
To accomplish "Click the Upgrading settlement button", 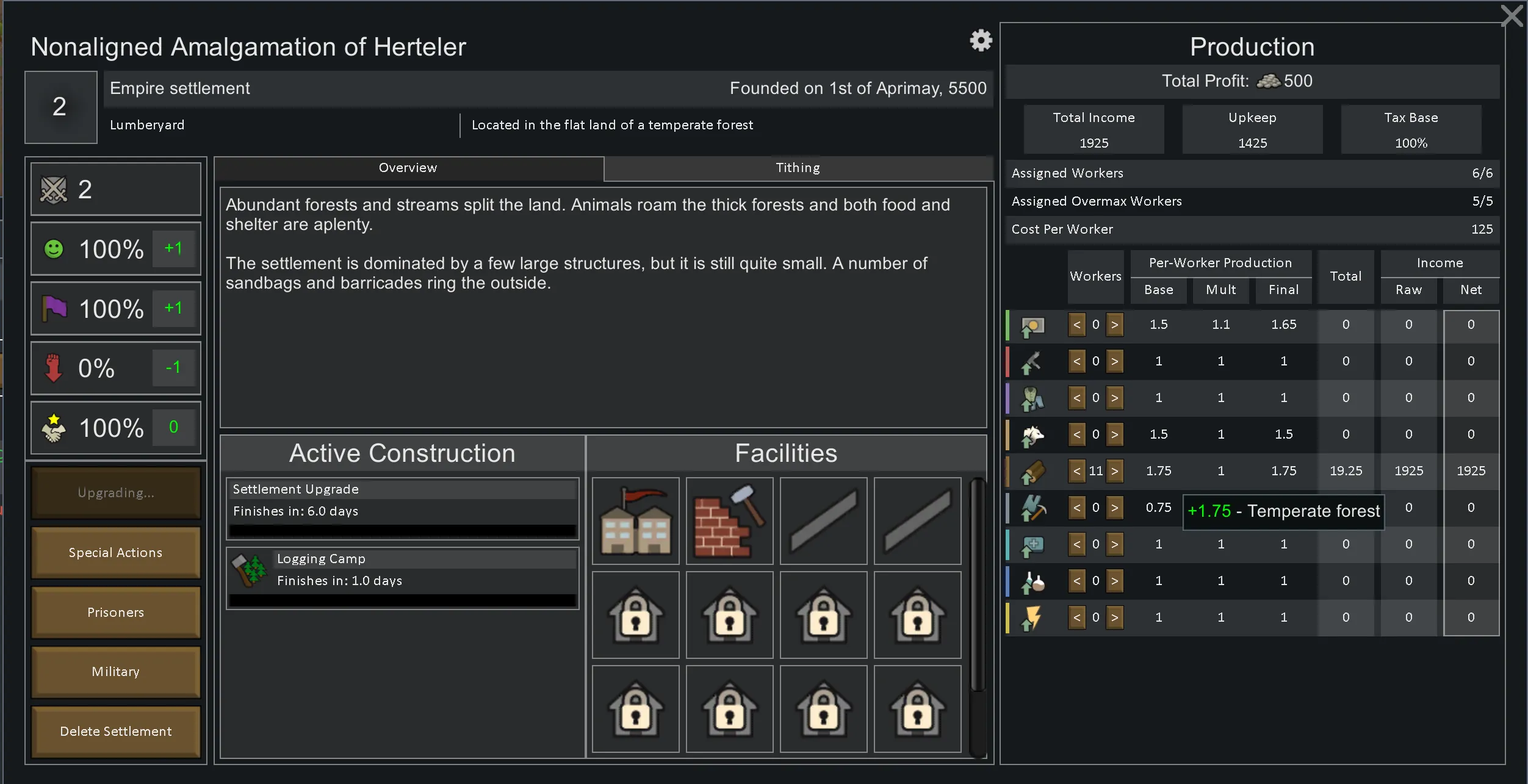I will pyautogui.click(x=115, y=492).
